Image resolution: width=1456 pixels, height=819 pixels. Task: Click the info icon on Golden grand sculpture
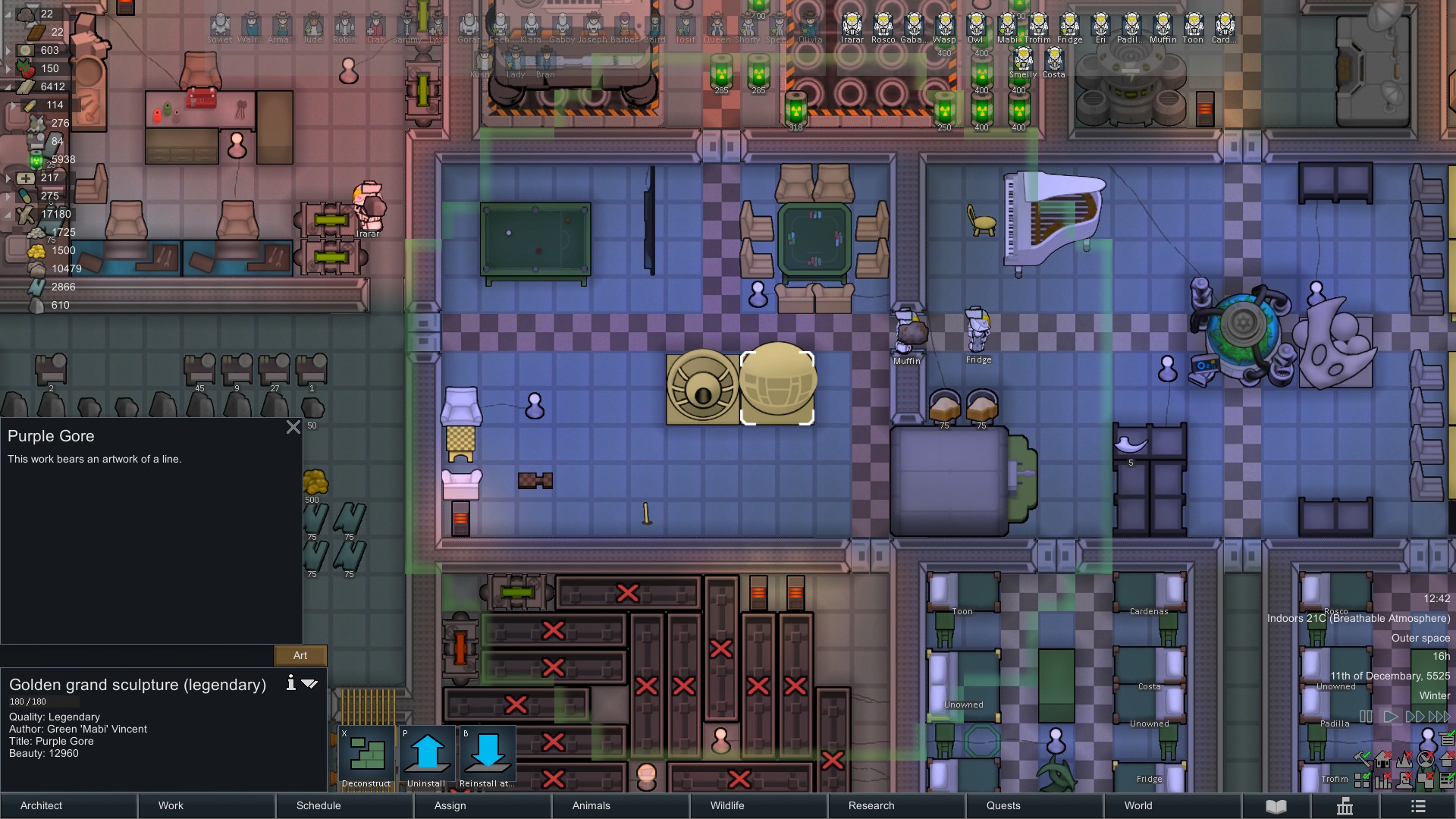pyautogui.click(x=290, y=683)
